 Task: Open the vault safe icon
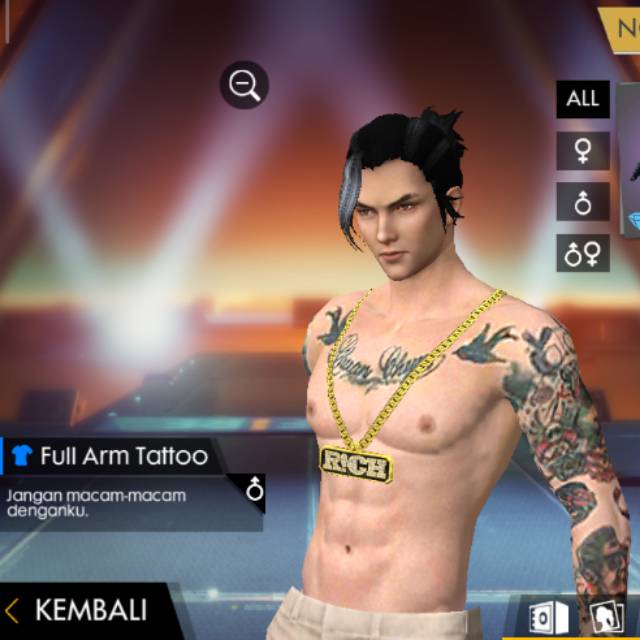548,615
